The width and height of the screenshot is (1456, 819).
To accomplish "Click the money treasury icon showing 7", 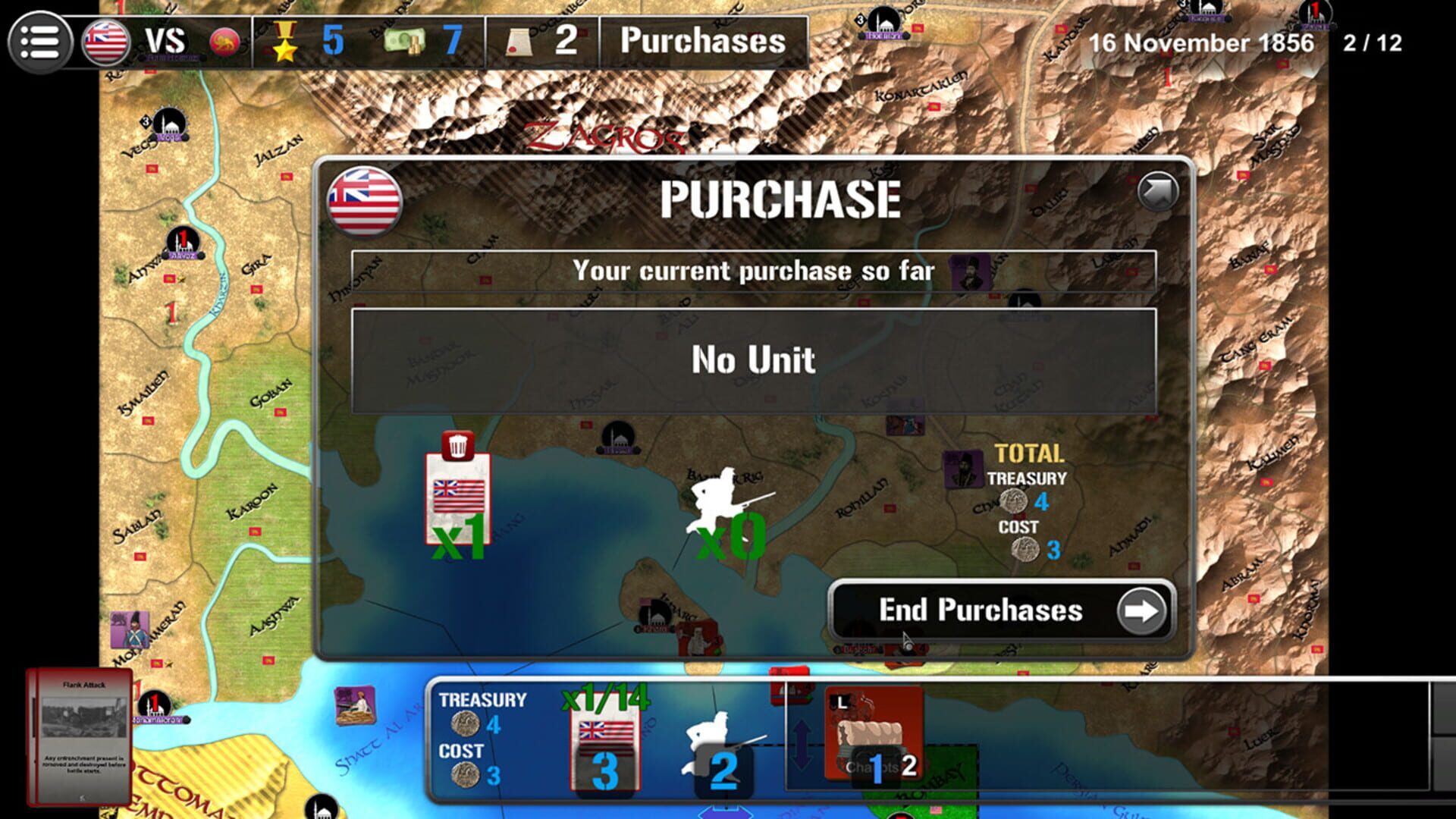I will pos(406,40).
